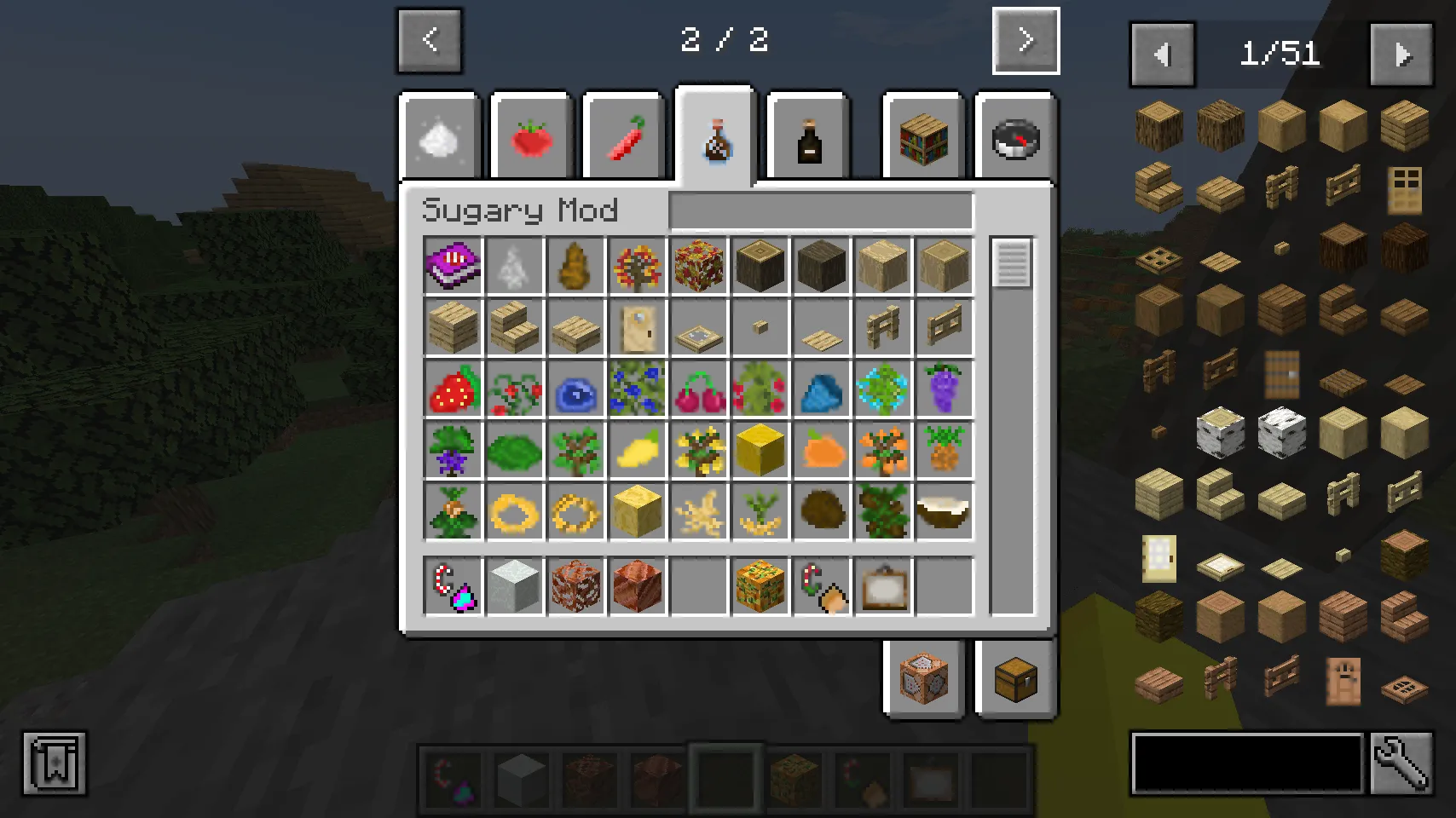Grab the coconut half item
Image resolution: width=1456 pixels, height=818 pixels.
[944, 511]
